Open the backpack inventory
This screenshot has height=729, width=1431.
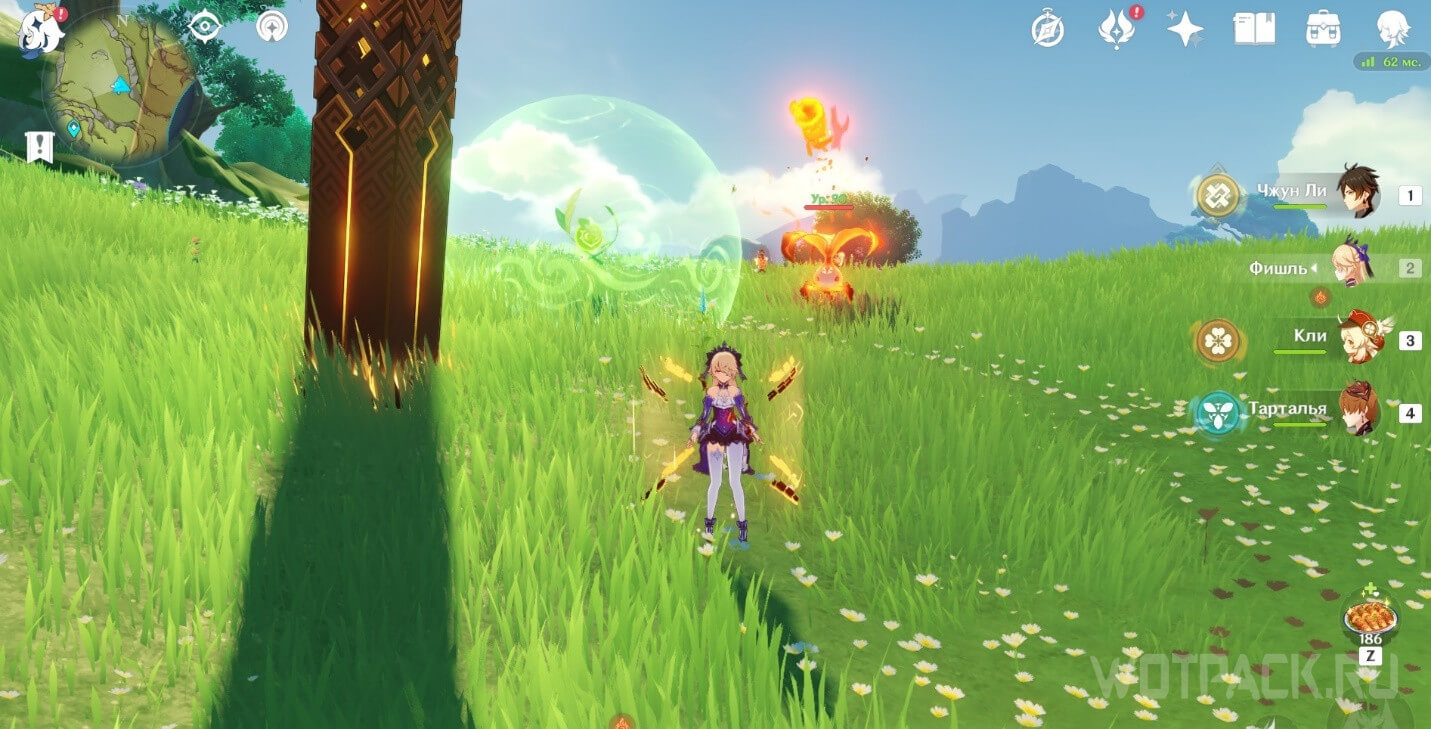coord(1323,29)
